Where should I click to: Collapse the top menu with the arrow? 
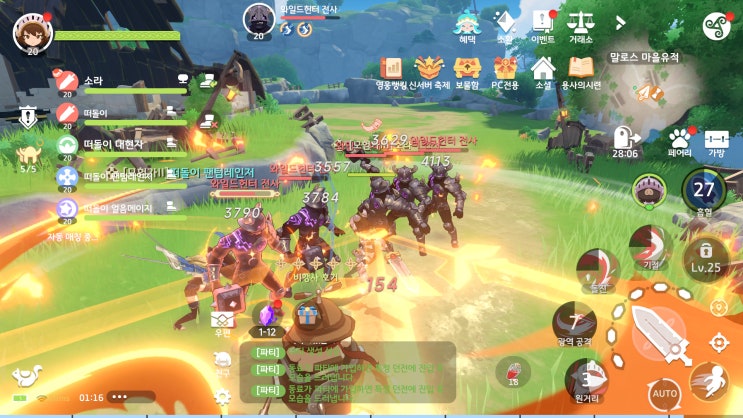tap(620, 22)
